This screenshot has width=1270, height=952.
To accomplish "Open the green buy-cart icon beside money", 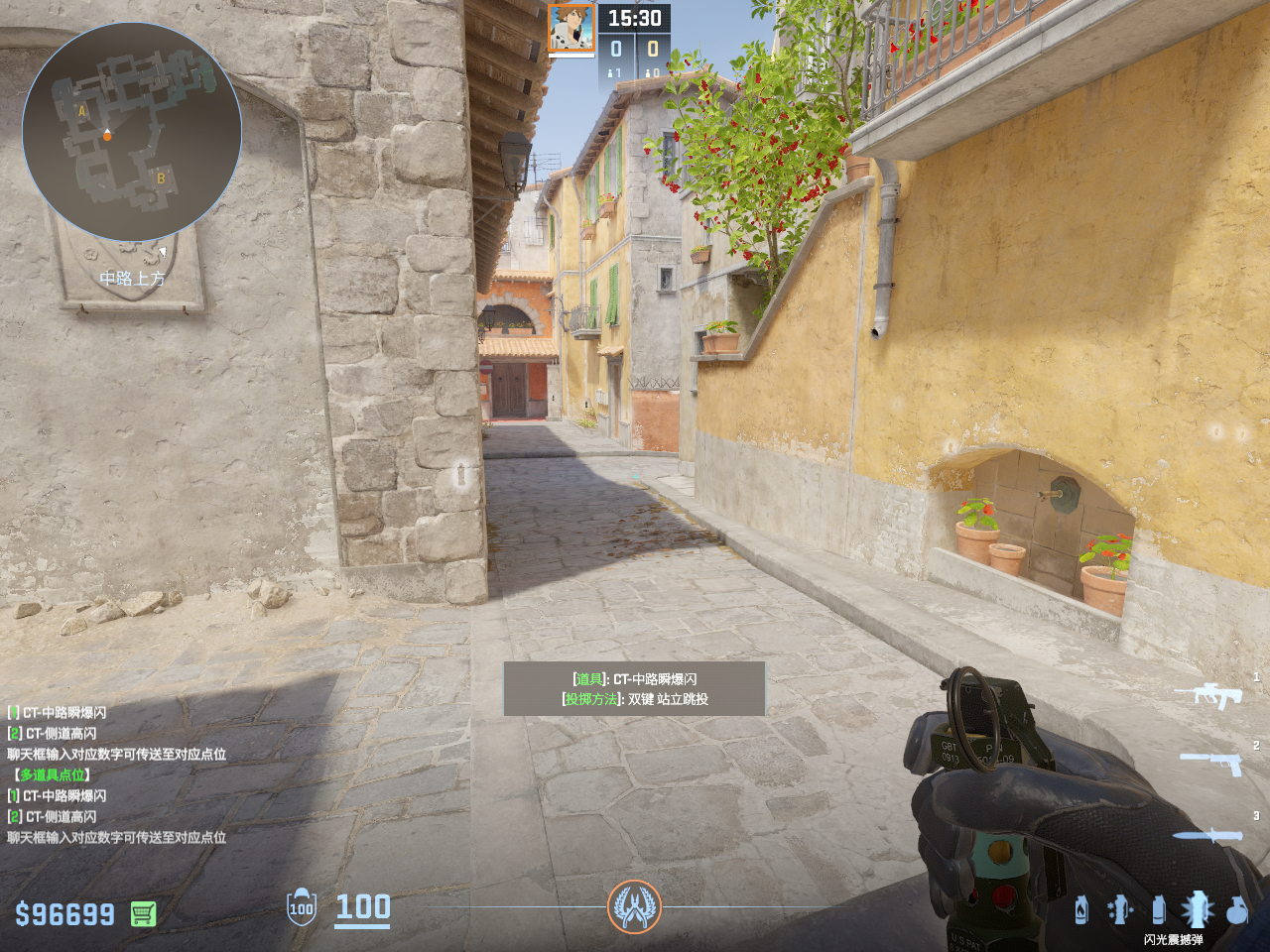I will pos(143,913).
